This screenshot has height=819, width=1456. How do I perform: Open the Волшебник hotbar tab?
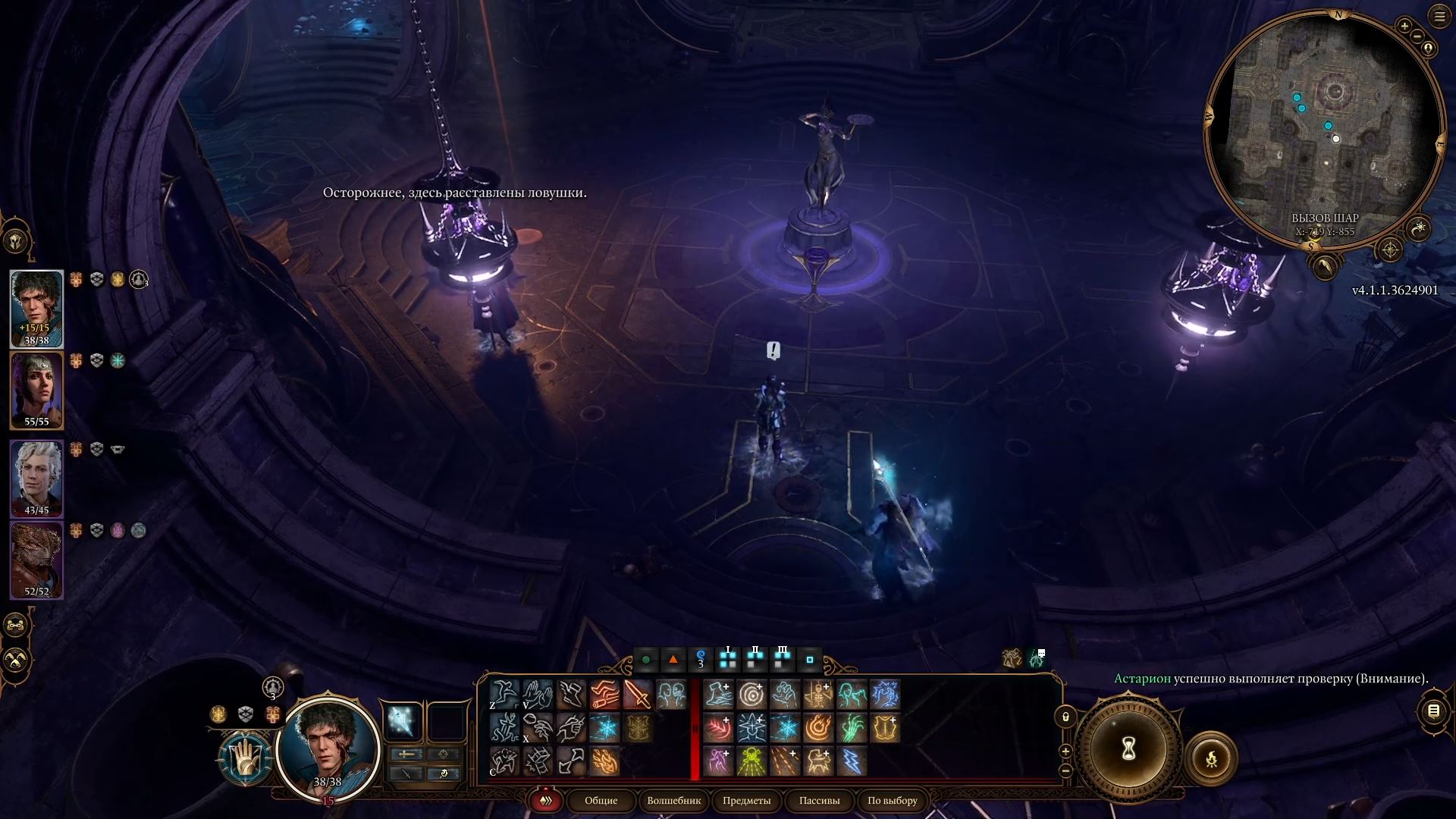(x=673, y=800)
